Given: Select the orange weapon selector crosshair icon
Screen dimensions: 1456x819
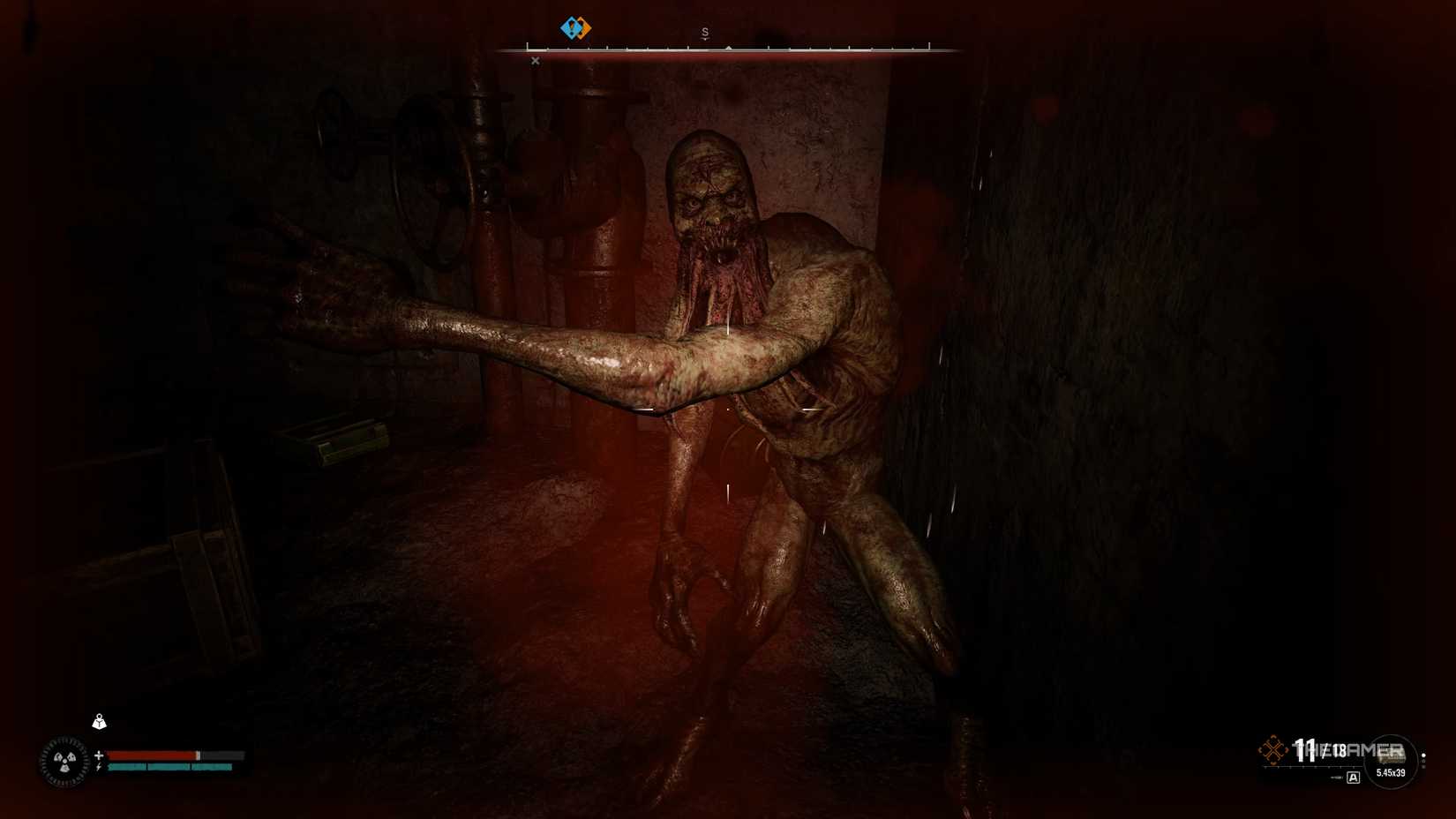Looking at the screenshot, I should [x=1273, y=748].
